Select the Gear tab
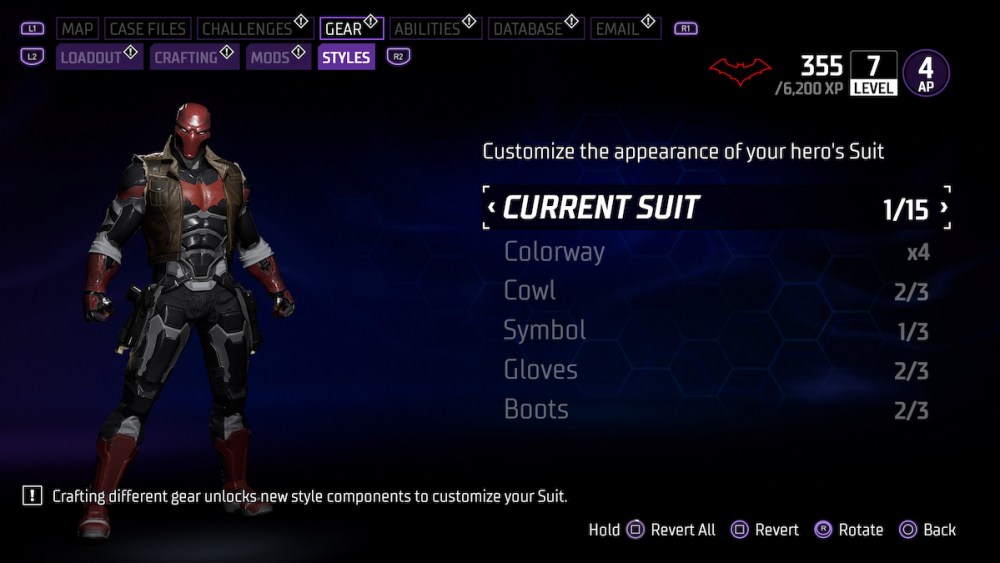 point(344,29)
